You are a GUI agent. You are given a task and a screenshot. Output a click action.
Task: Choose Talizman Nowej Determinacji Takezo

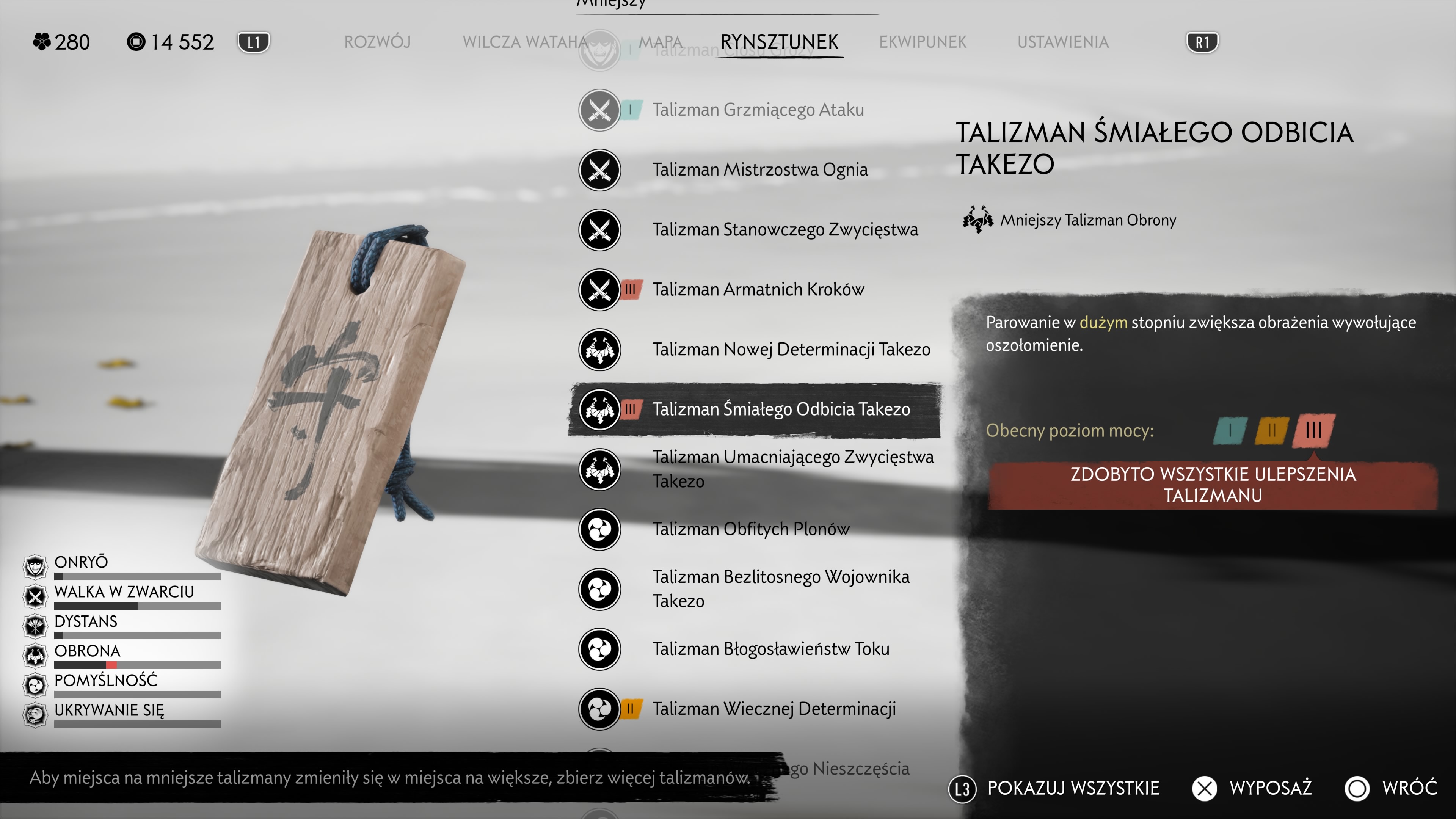point(791,349)
